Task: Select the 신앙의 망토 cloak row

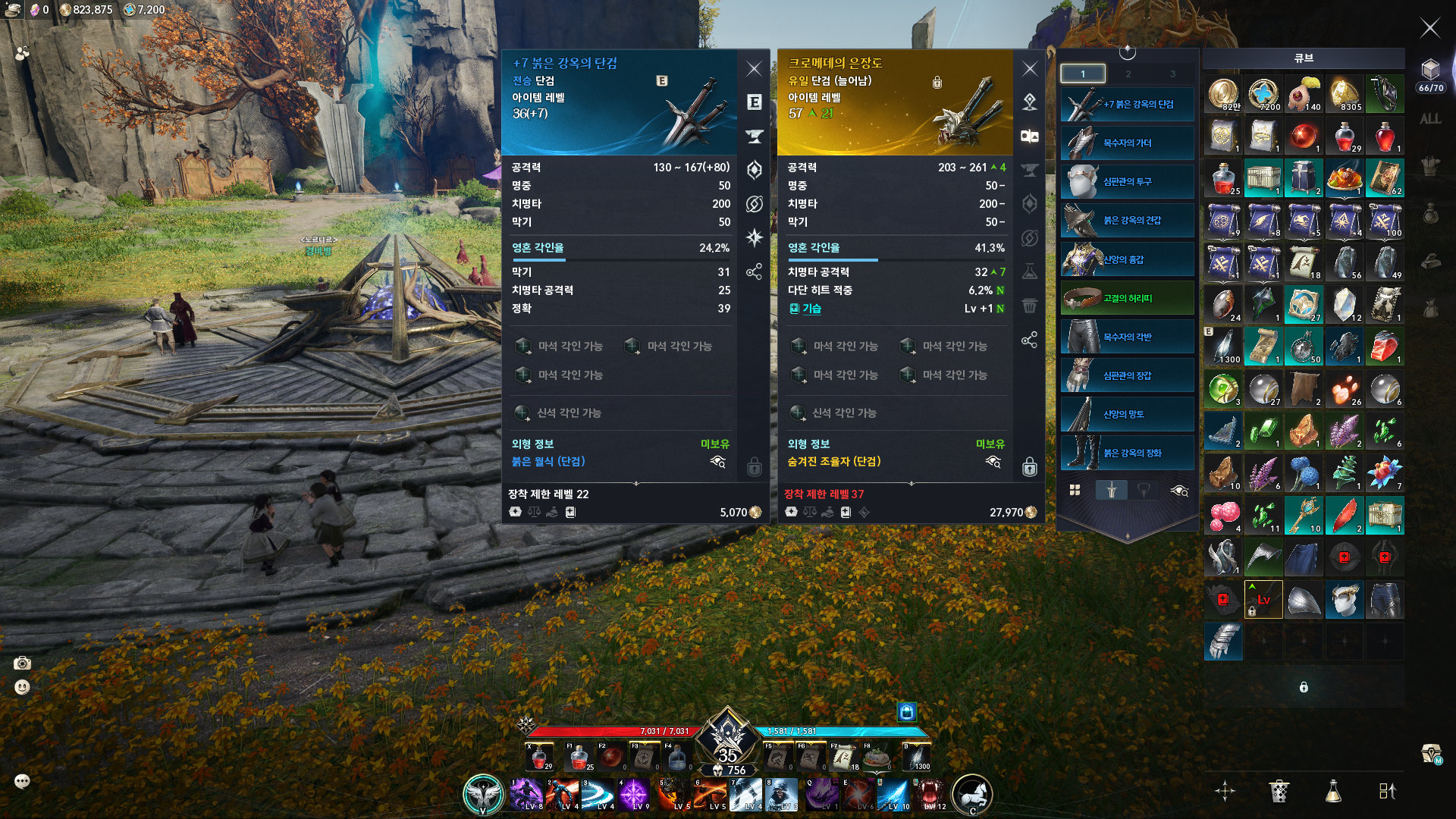Action: click(x=1127, y=414)
